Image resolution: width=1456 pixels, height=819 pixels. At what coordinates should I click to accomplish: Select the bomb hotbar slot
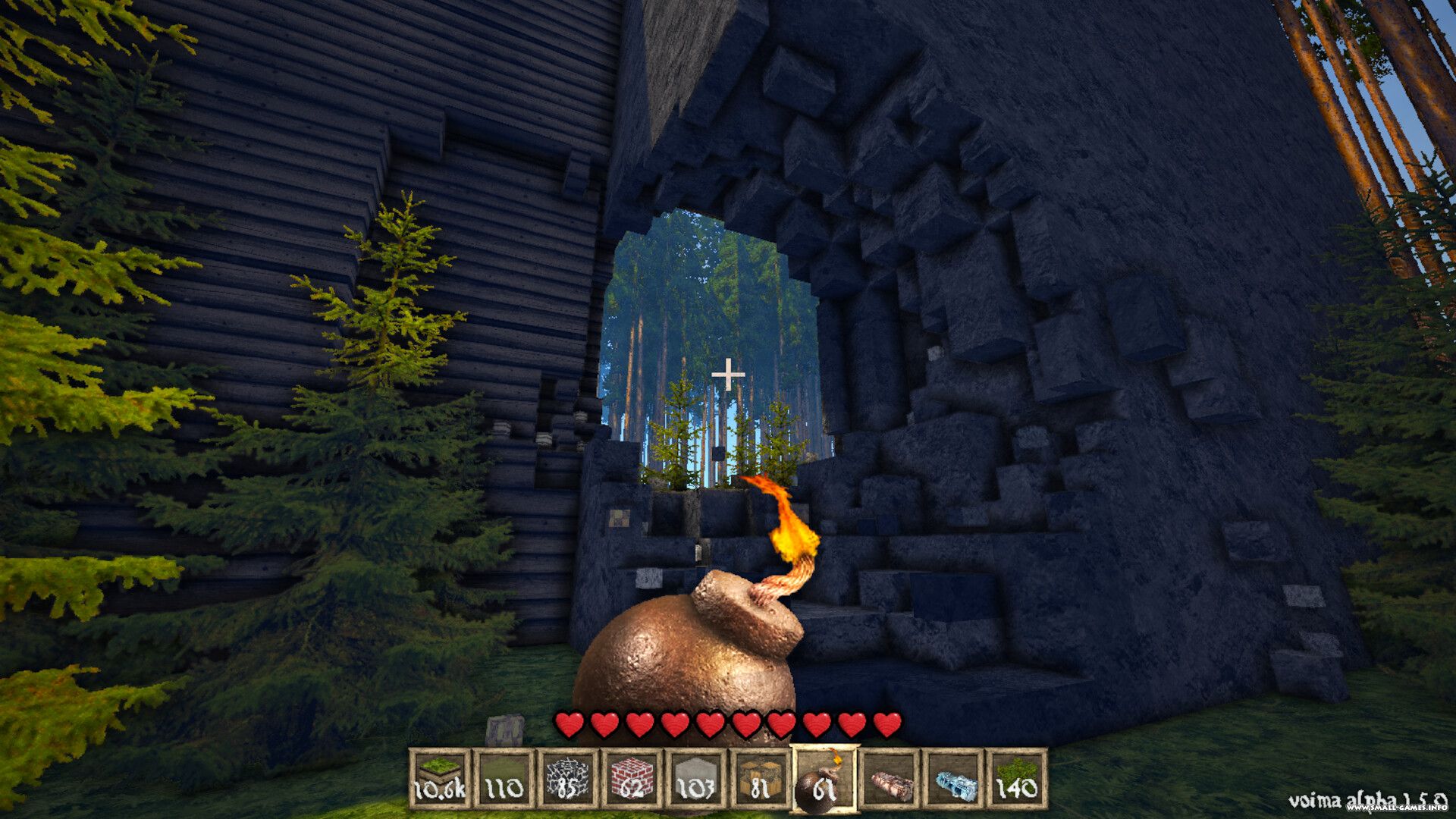click(824, 779)
